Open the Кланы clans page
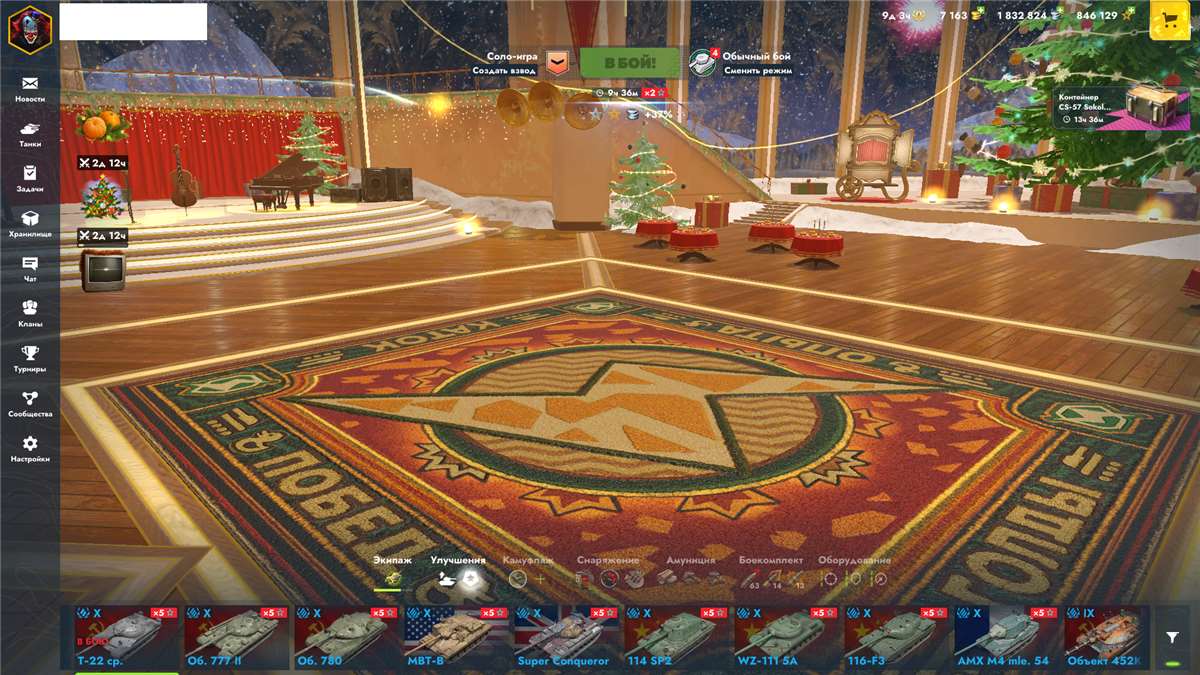The height and width of the screenshot is (675, 1200). coord(30,314)
